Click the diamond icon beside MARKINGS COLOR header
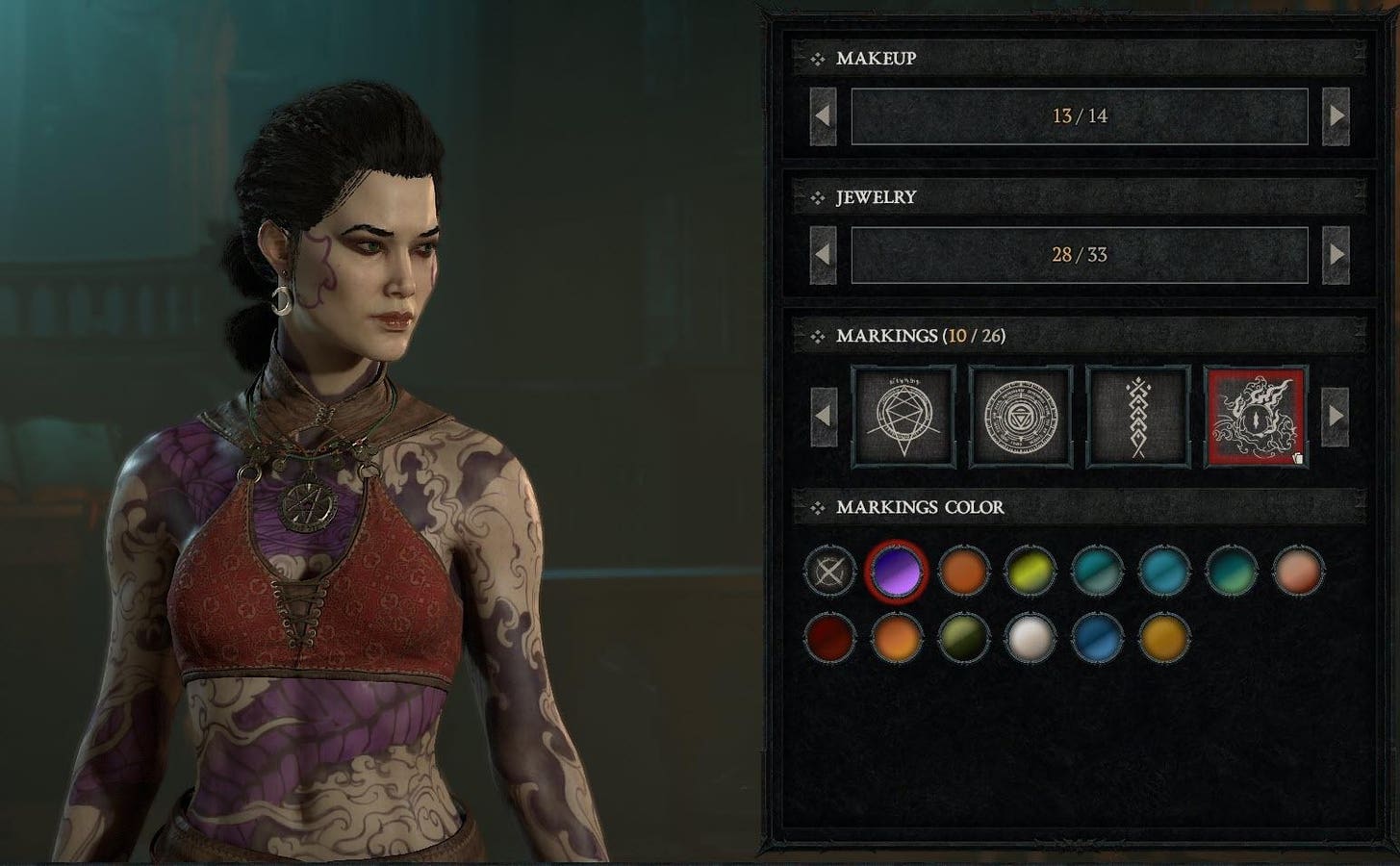The height and width of the screenshot is (866, 1400). tap(818, 507)
